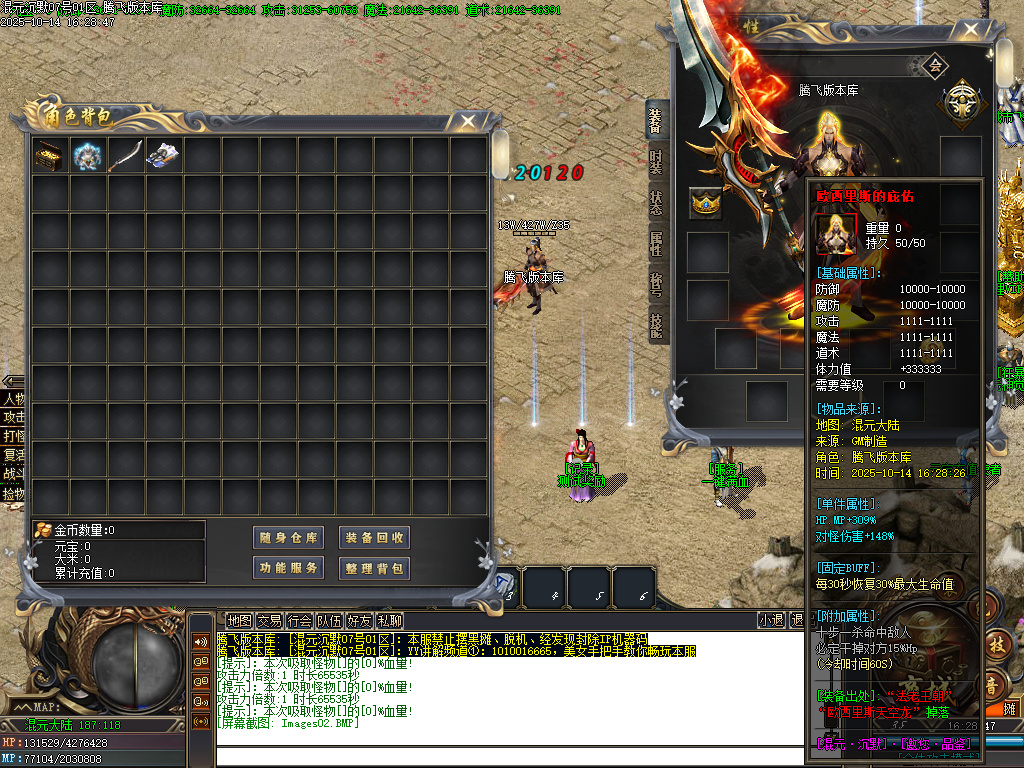
Task: Open the 功能服务 function services
Action: click(x=288, y=568)
